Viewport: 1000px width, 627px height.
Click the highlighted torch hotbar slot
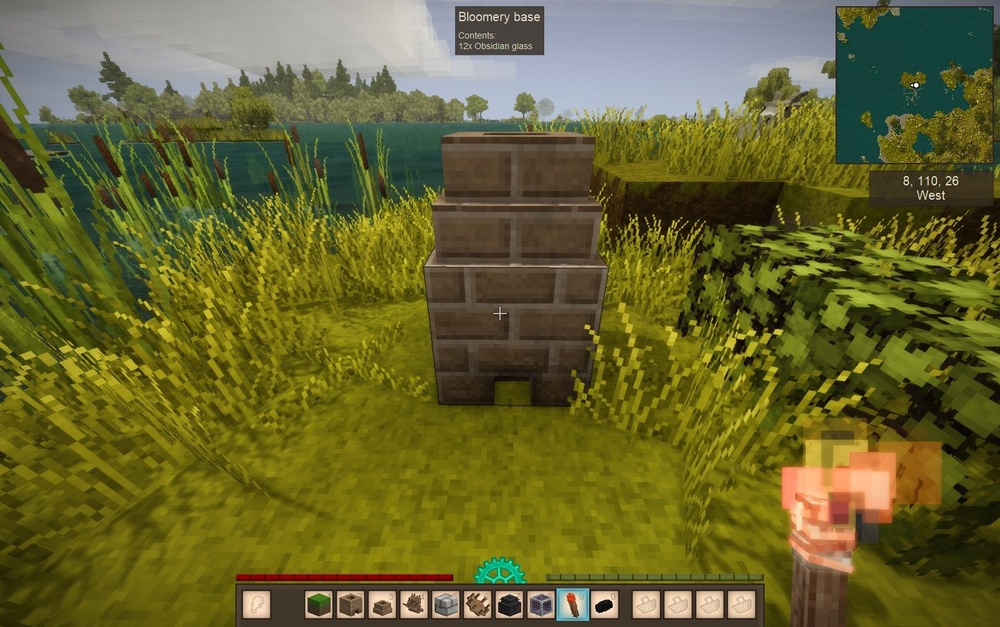click(571, 605)
